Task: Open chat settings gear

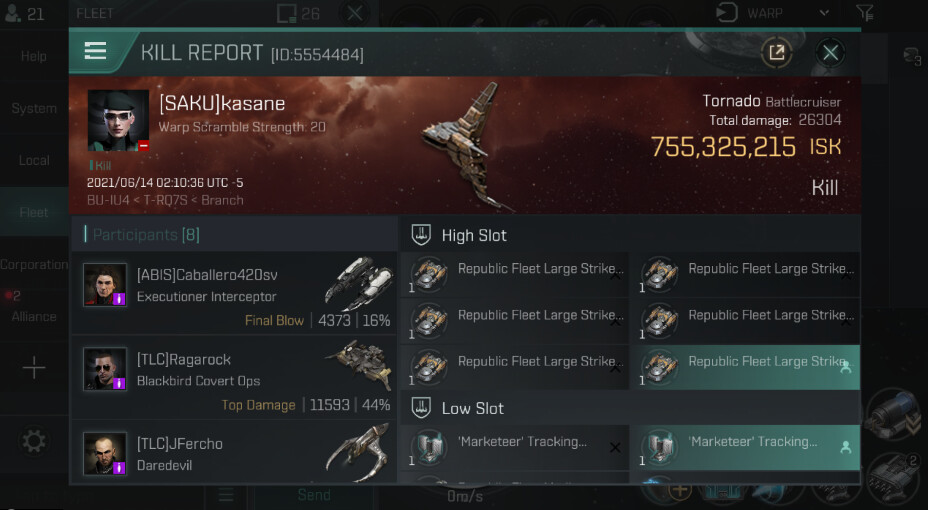Action: [34, 440]
